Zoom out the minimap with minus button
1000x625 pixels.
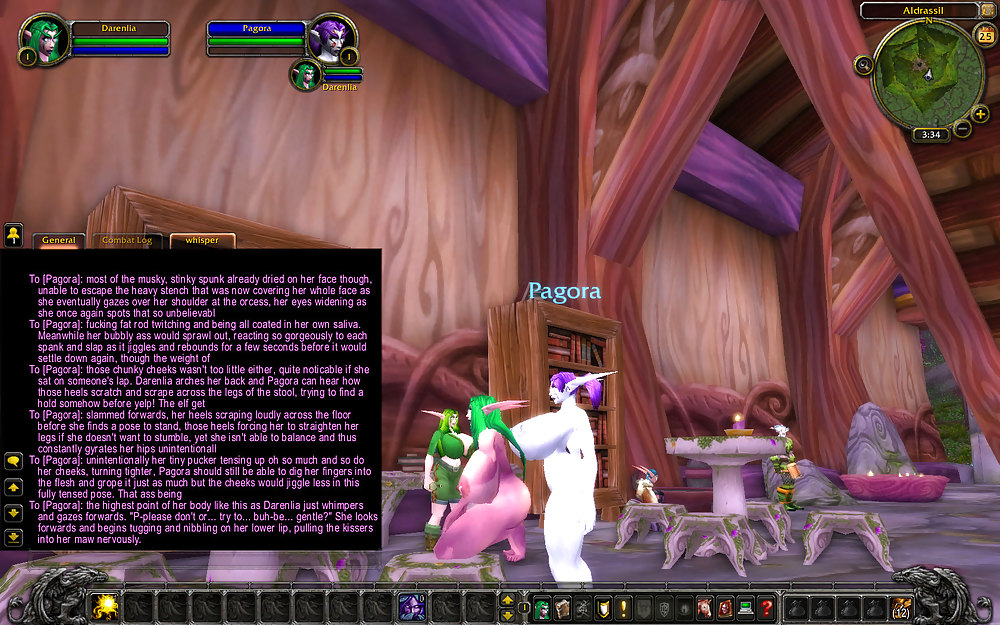[962, 128]
